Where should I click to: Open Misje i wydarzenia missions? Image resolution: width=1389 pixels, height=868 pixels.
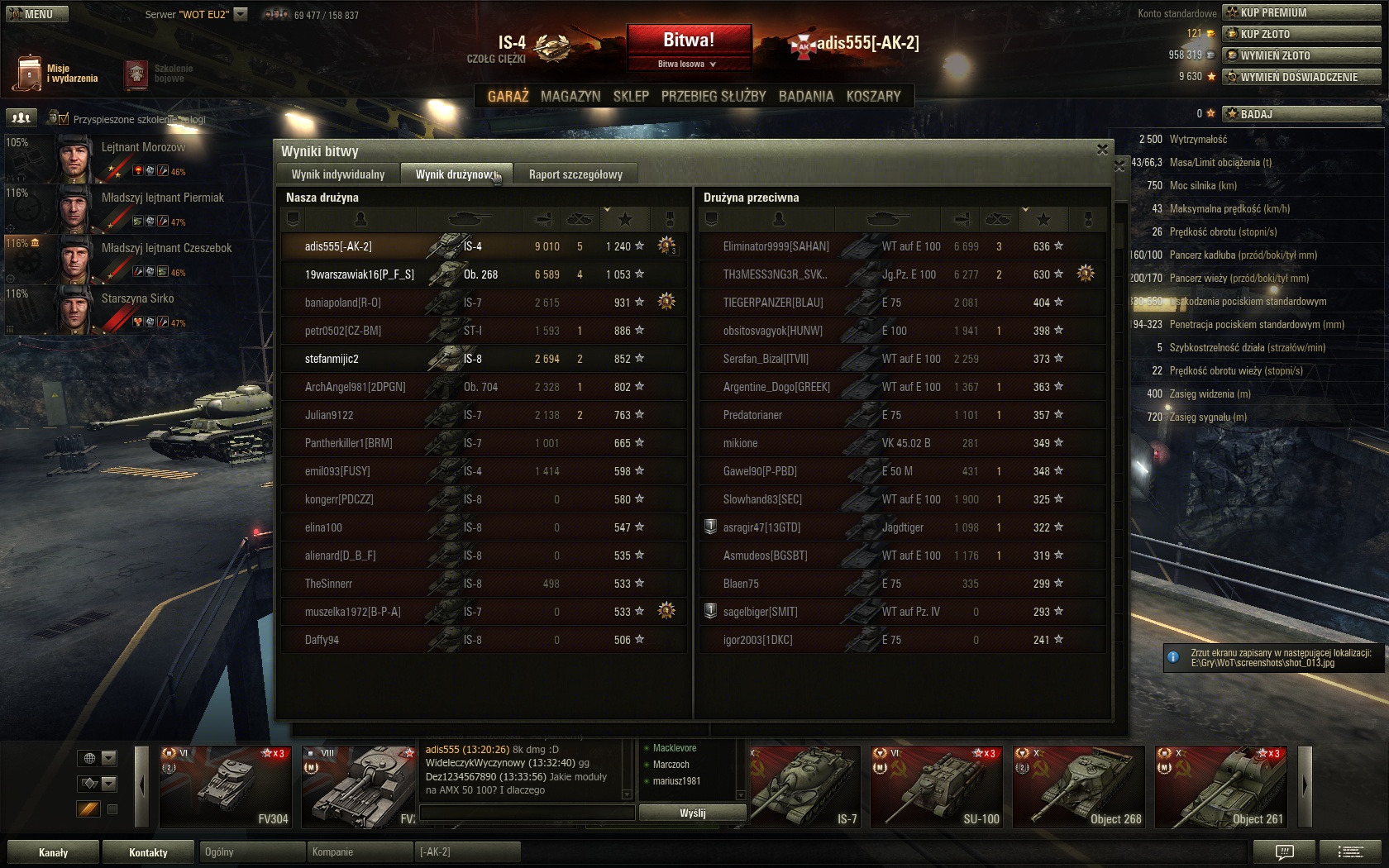(x=56, y=74)
